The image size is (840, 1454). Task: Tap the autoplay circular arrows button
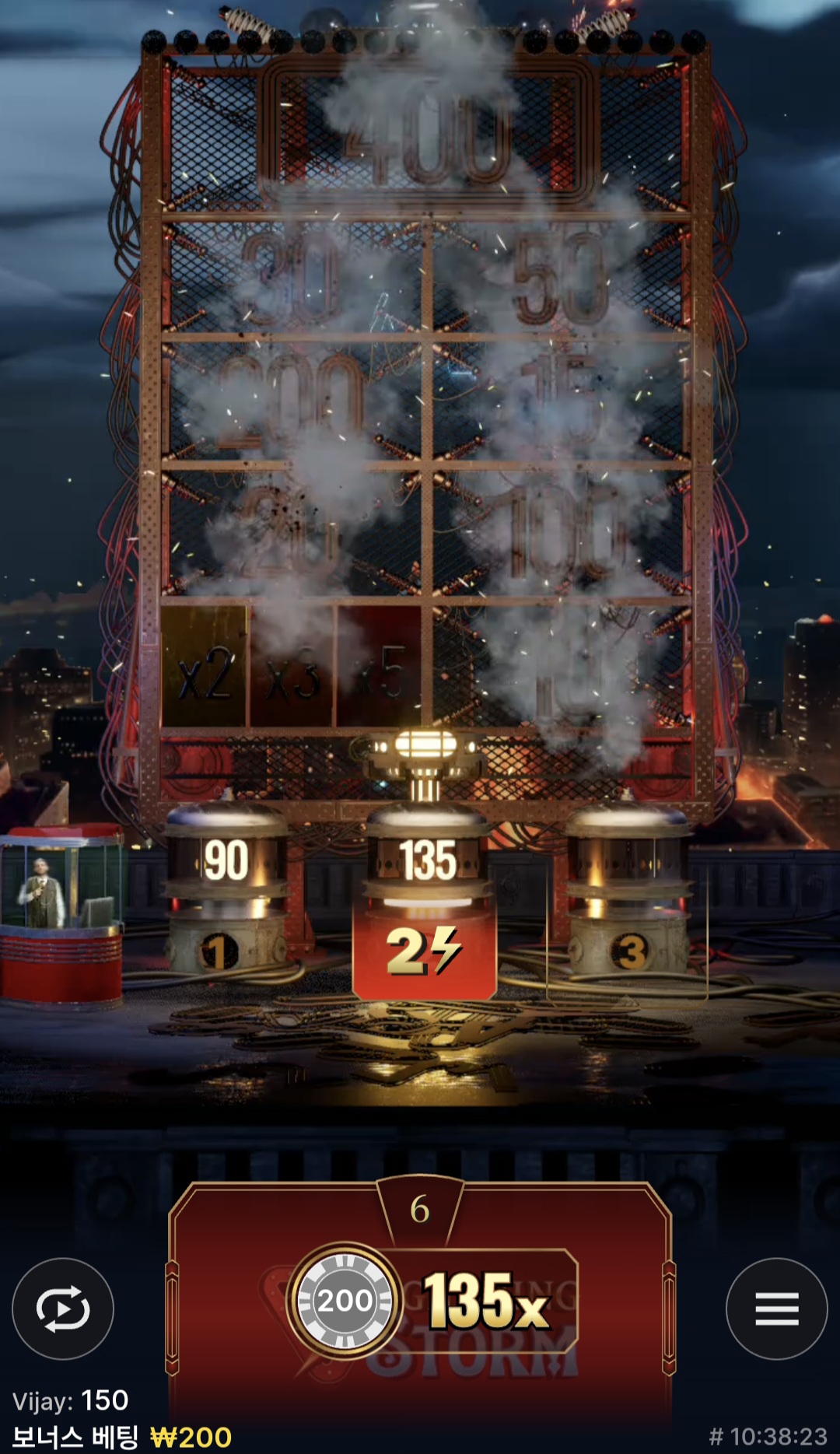[x=63, y=1309]
